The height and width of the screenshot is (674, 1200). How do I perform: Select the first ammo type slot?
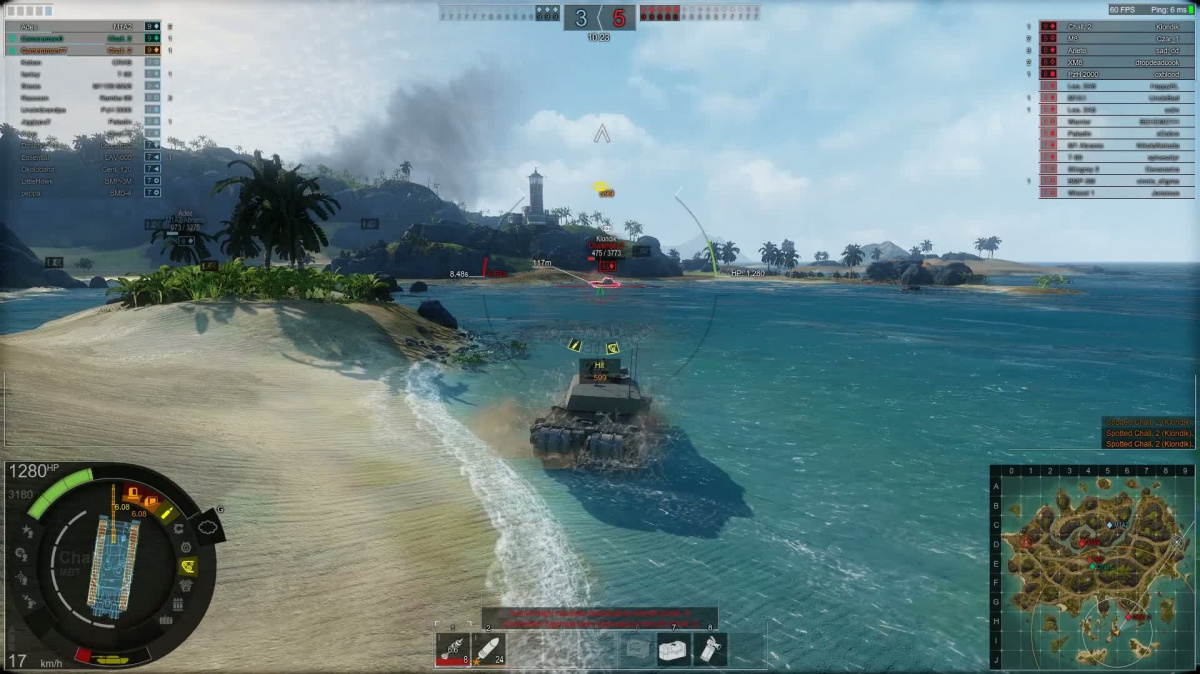[x=453, y=650]
